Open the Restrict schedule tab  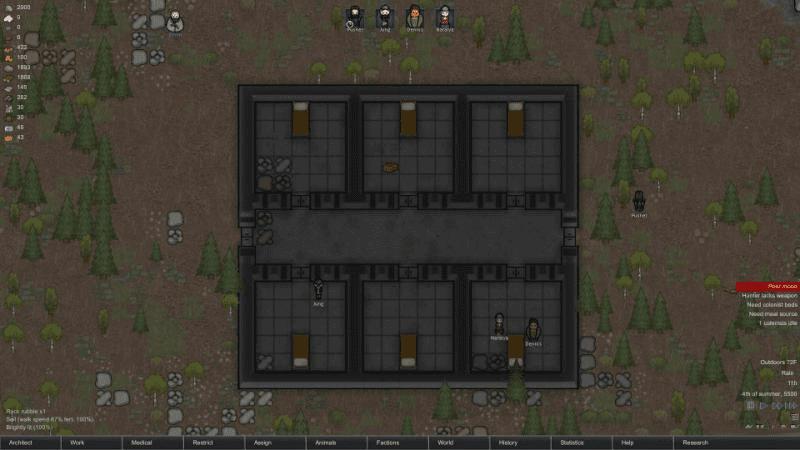(213, 442)
